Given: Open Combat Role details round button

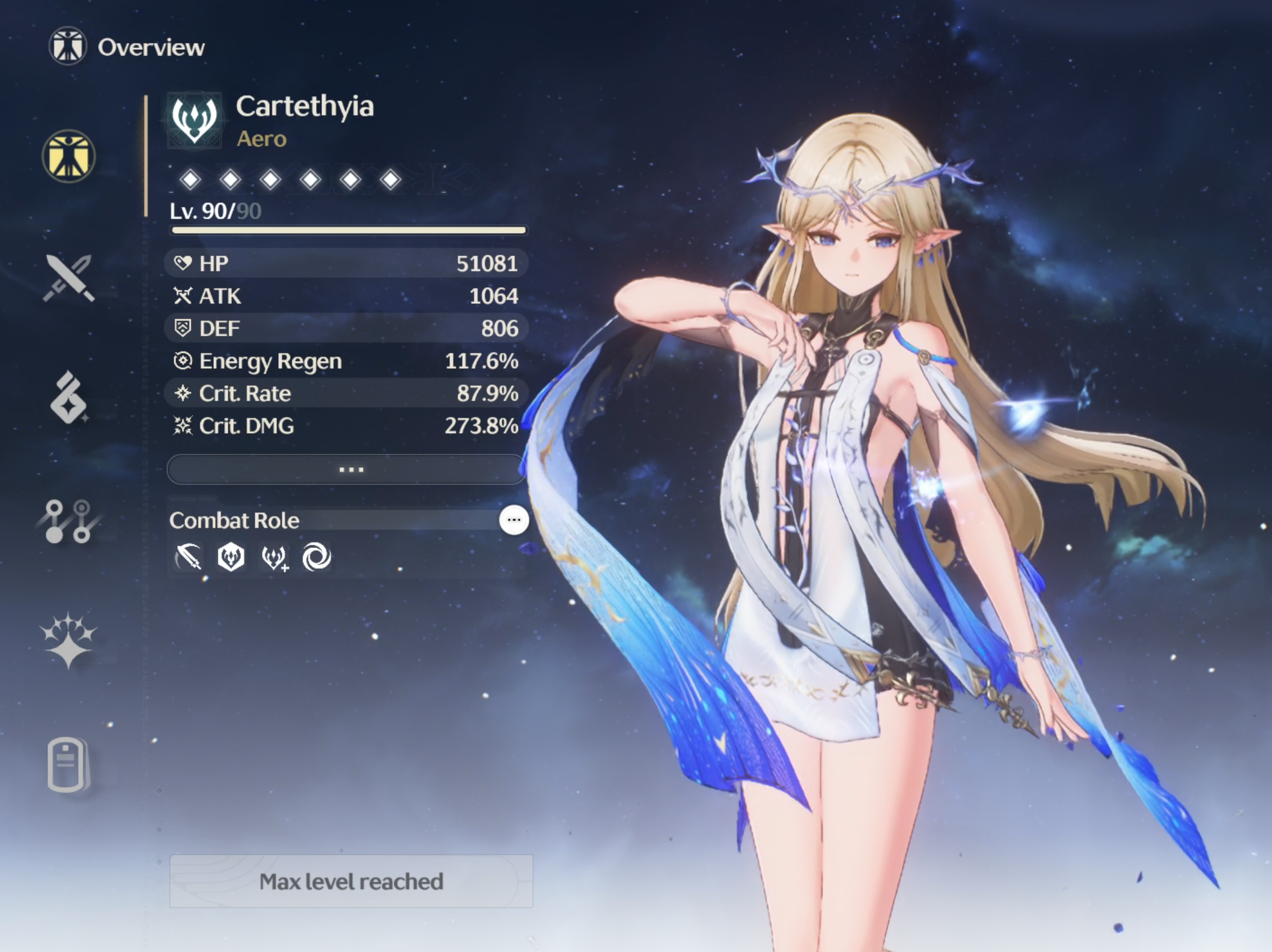Looking at the screenshot, I should click(x=514, y=520).
